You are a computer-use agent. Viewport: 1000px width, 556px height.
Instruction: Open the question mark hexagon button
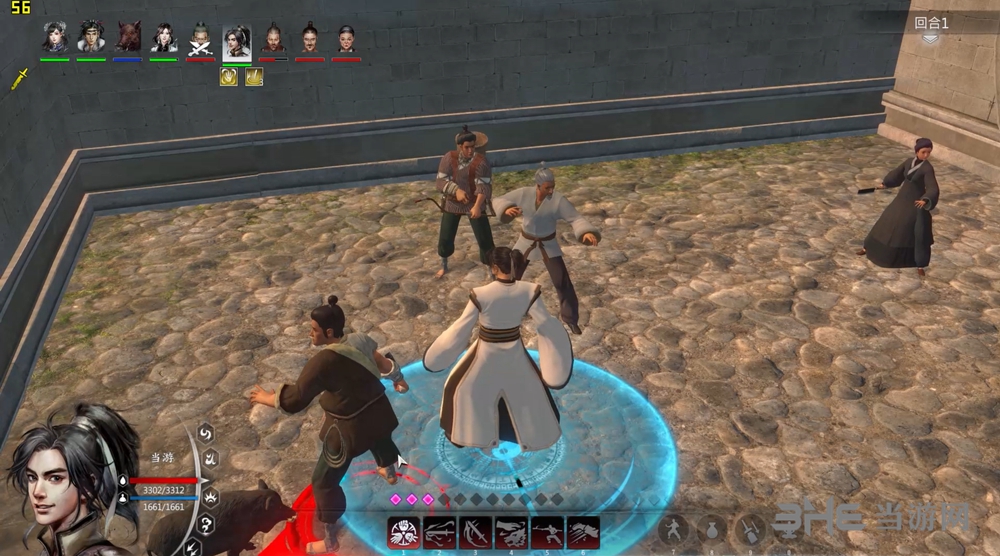[x=206, y=525]
